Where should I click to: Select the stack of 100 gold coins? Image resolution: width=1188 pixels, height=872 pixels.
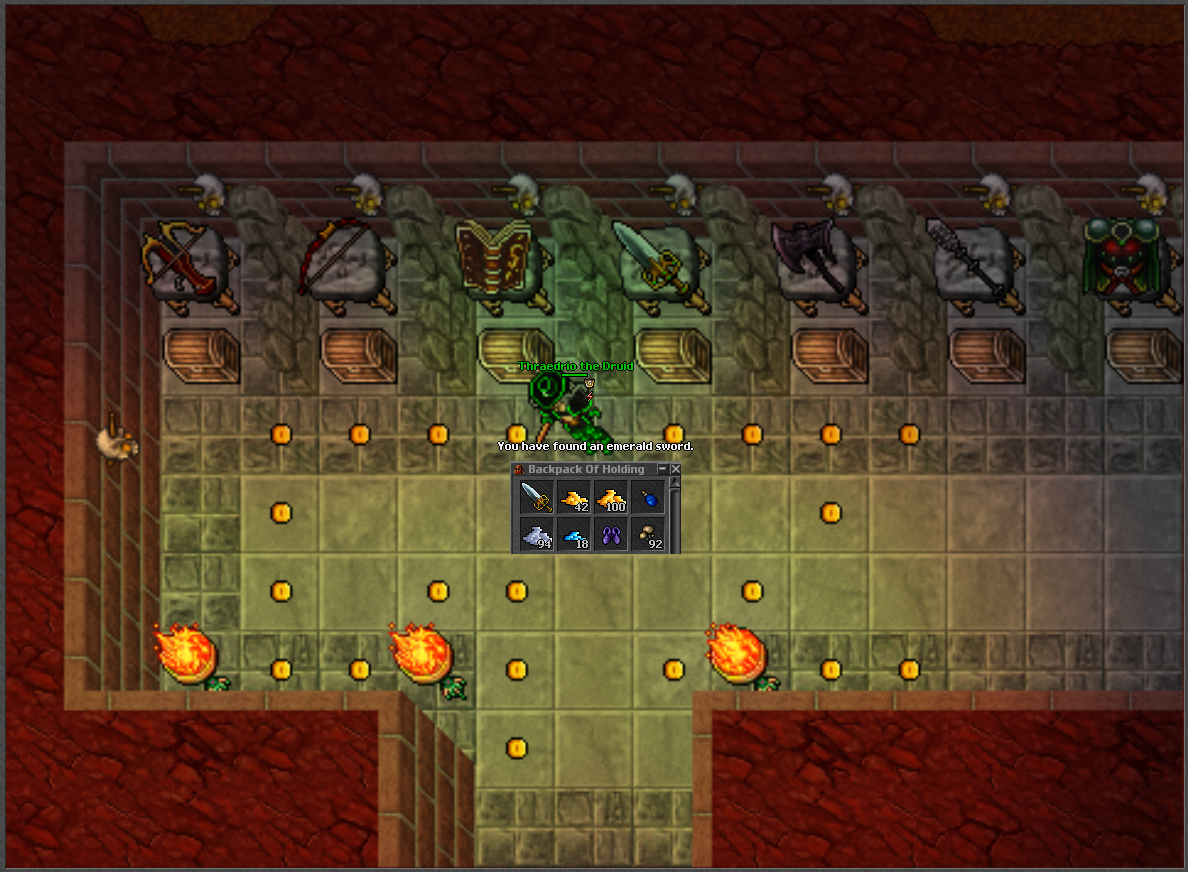pyautogui.click(x=611, y=497)
